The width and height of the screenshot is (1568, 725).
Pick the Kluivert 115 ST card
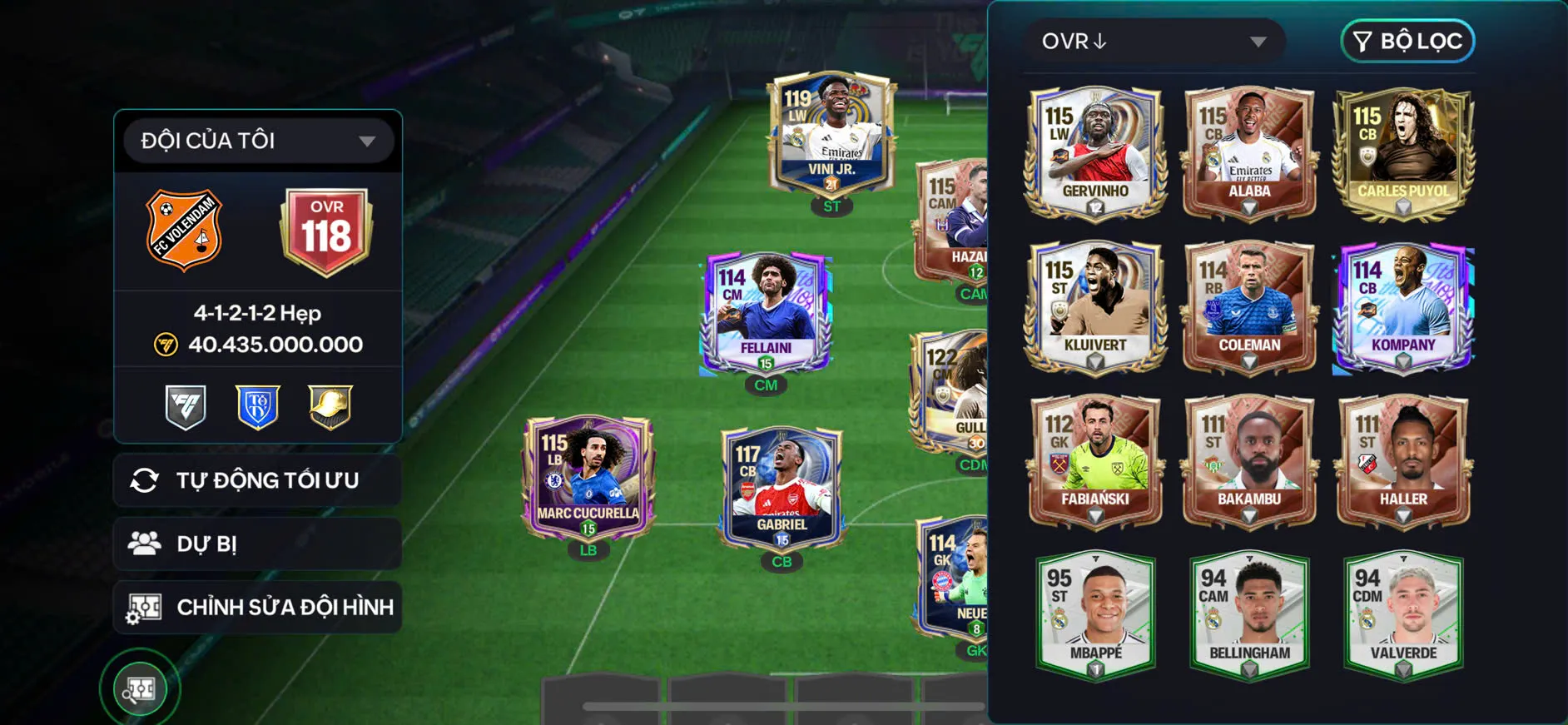point(1094,306)
